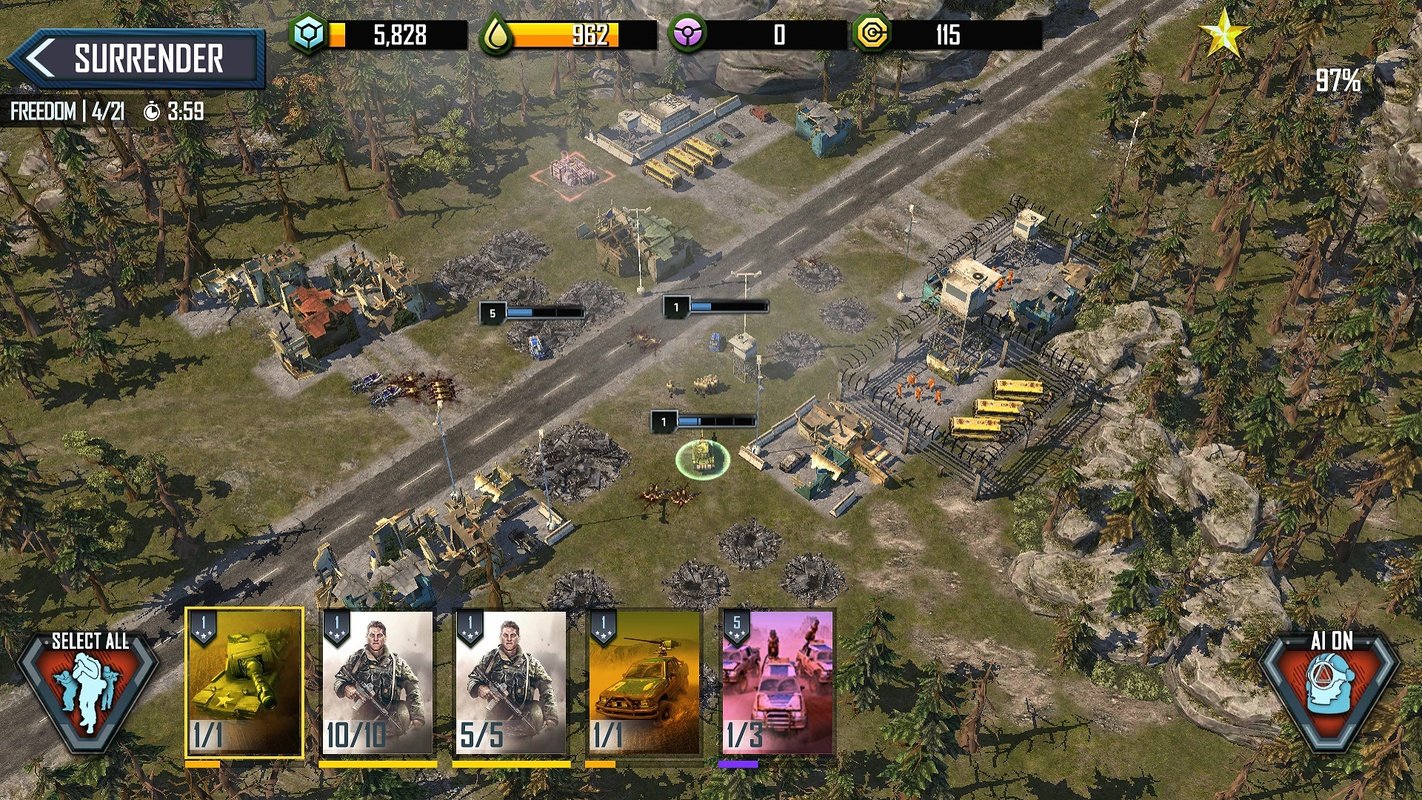This screenshot has width=1422, height=800.
Task: Select the armored truck card showing 1/1
Action: tap(644, 682)
